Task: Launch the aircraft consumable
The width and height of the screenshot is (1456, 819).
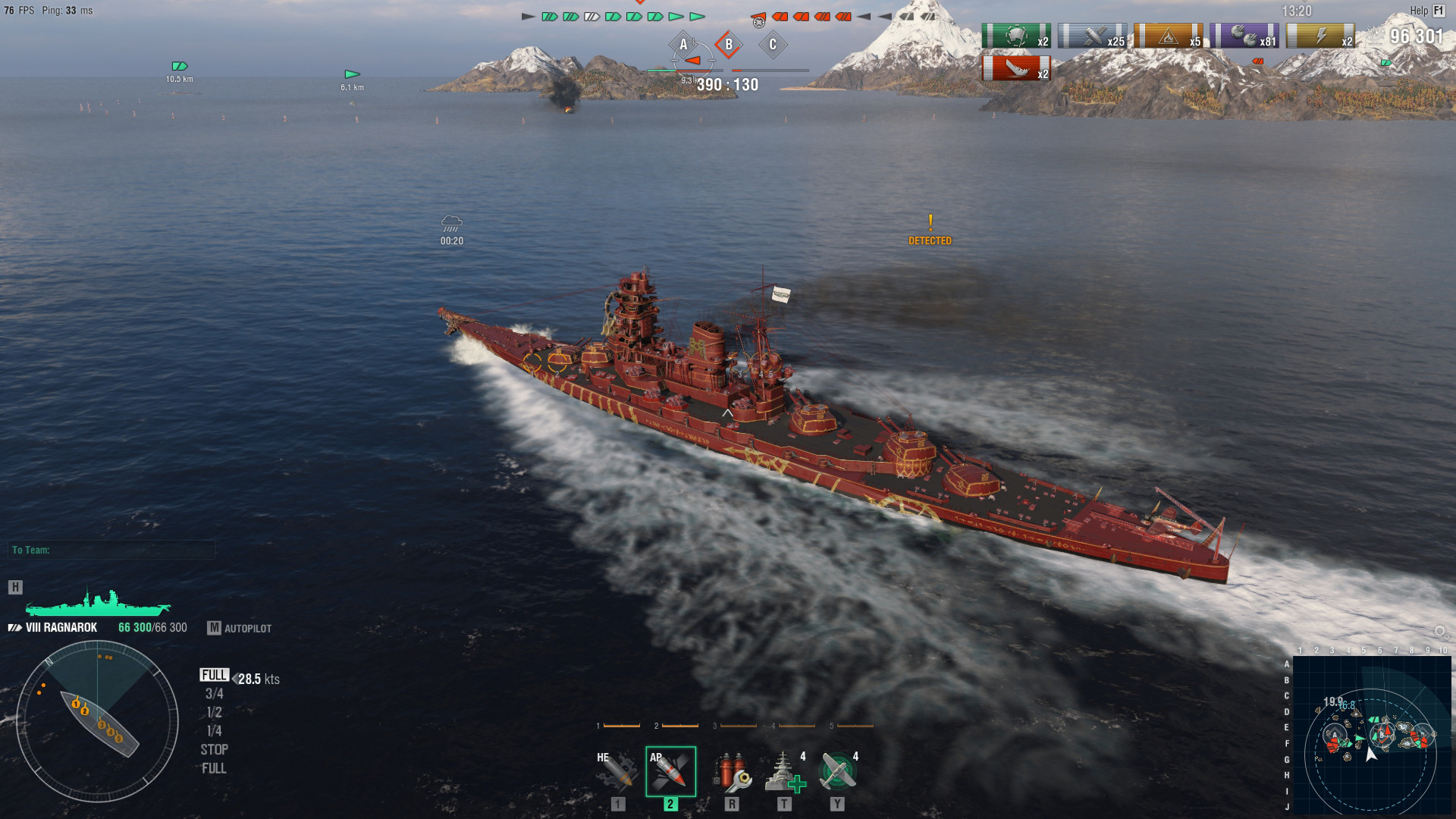Action: pyautogui.click(x=838, y=772)
